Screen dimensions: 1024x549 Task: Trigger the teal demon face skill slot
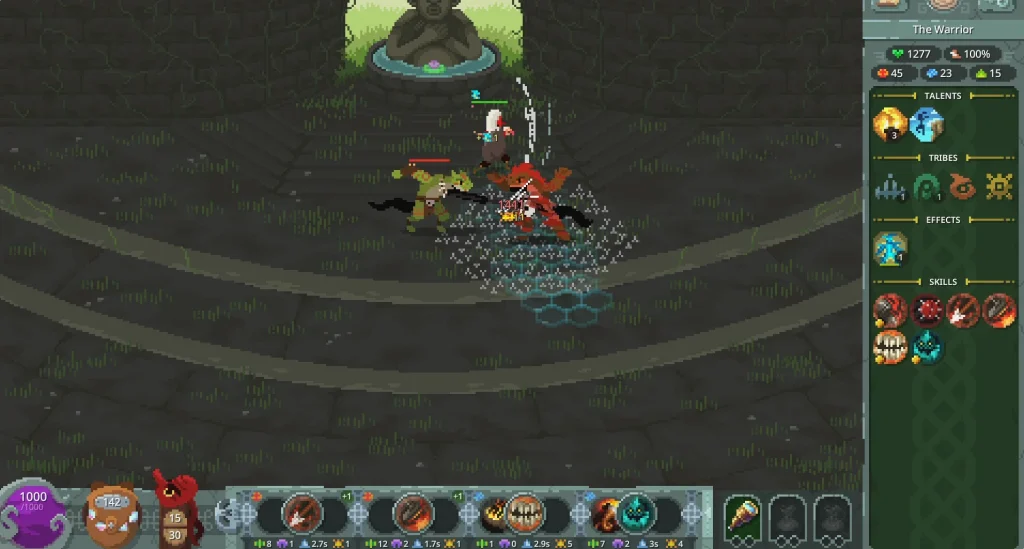634,514
